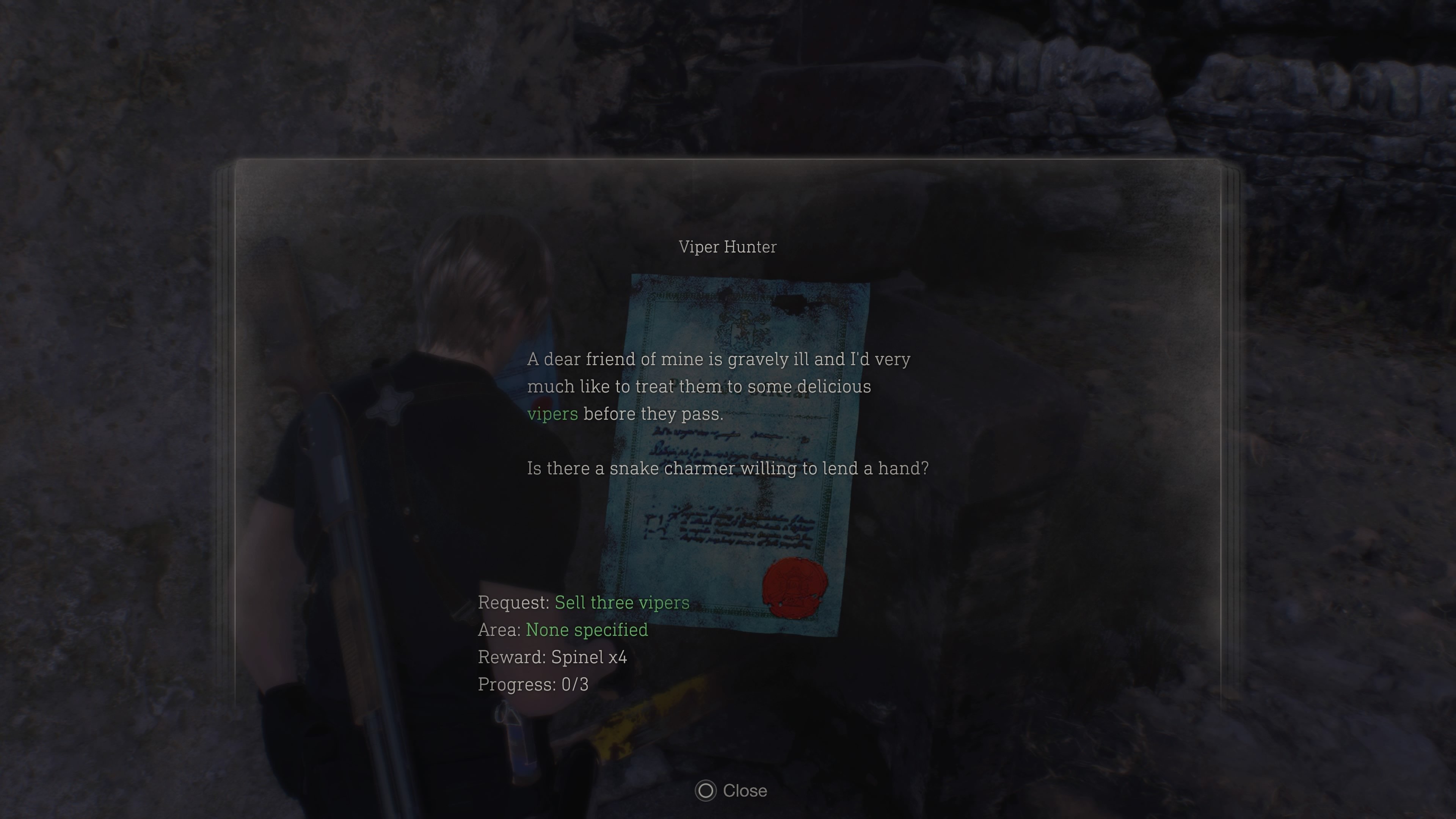This screenshot has height=819, width=1456.
Task: Click the Progress: 0/3 counter
Action: (x=533, y=684)
